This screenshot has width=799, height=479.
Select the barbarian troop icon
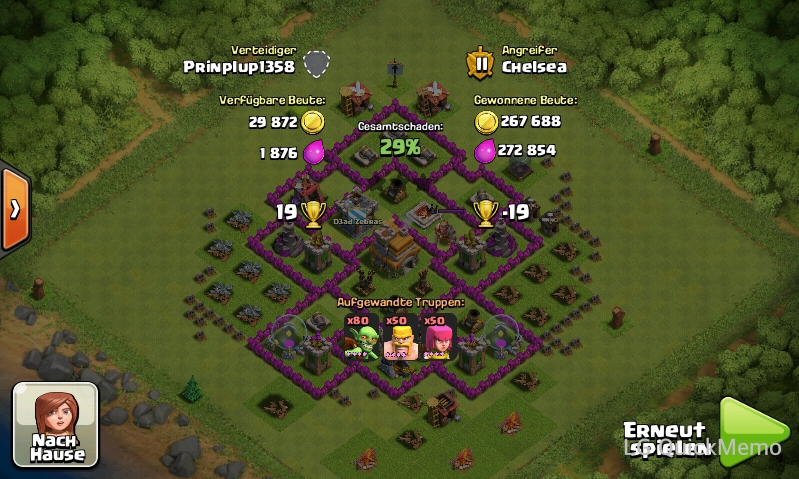tap(401, 338)
